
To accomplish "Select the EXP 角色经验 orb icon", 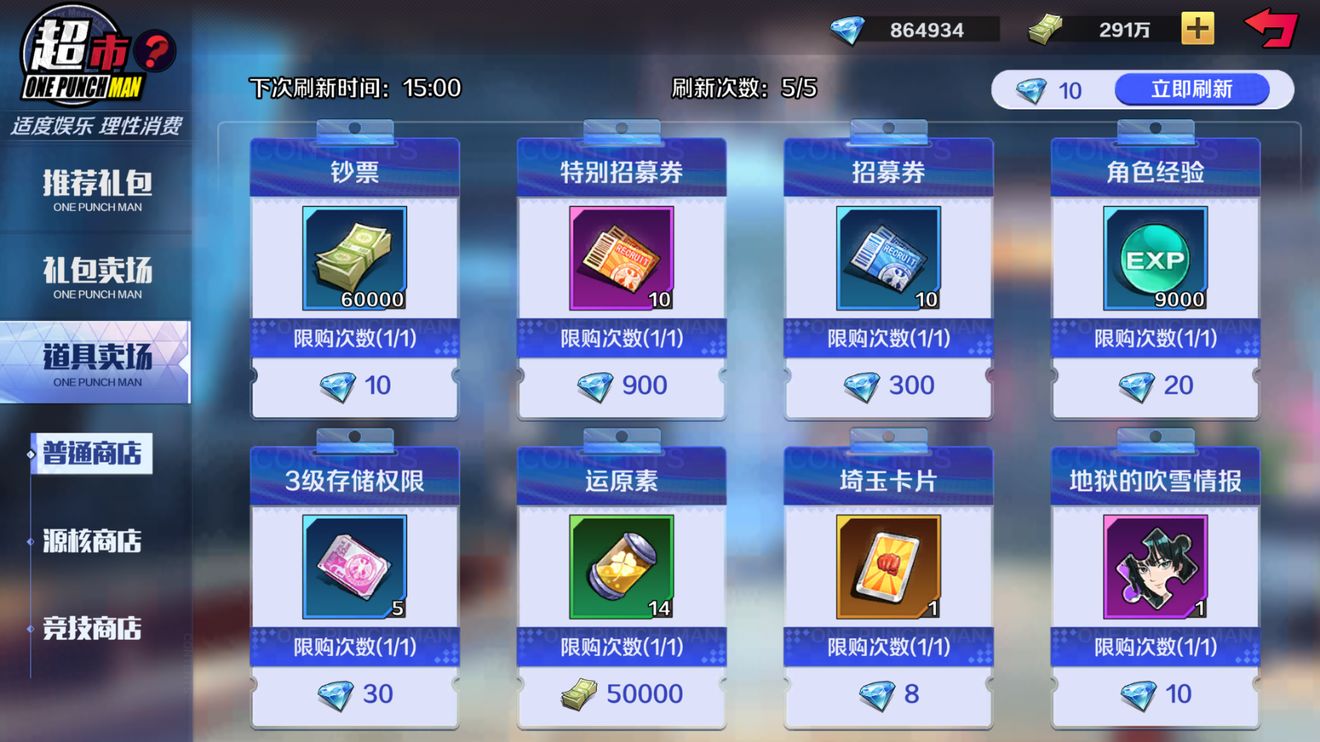I will [1155, 258].
